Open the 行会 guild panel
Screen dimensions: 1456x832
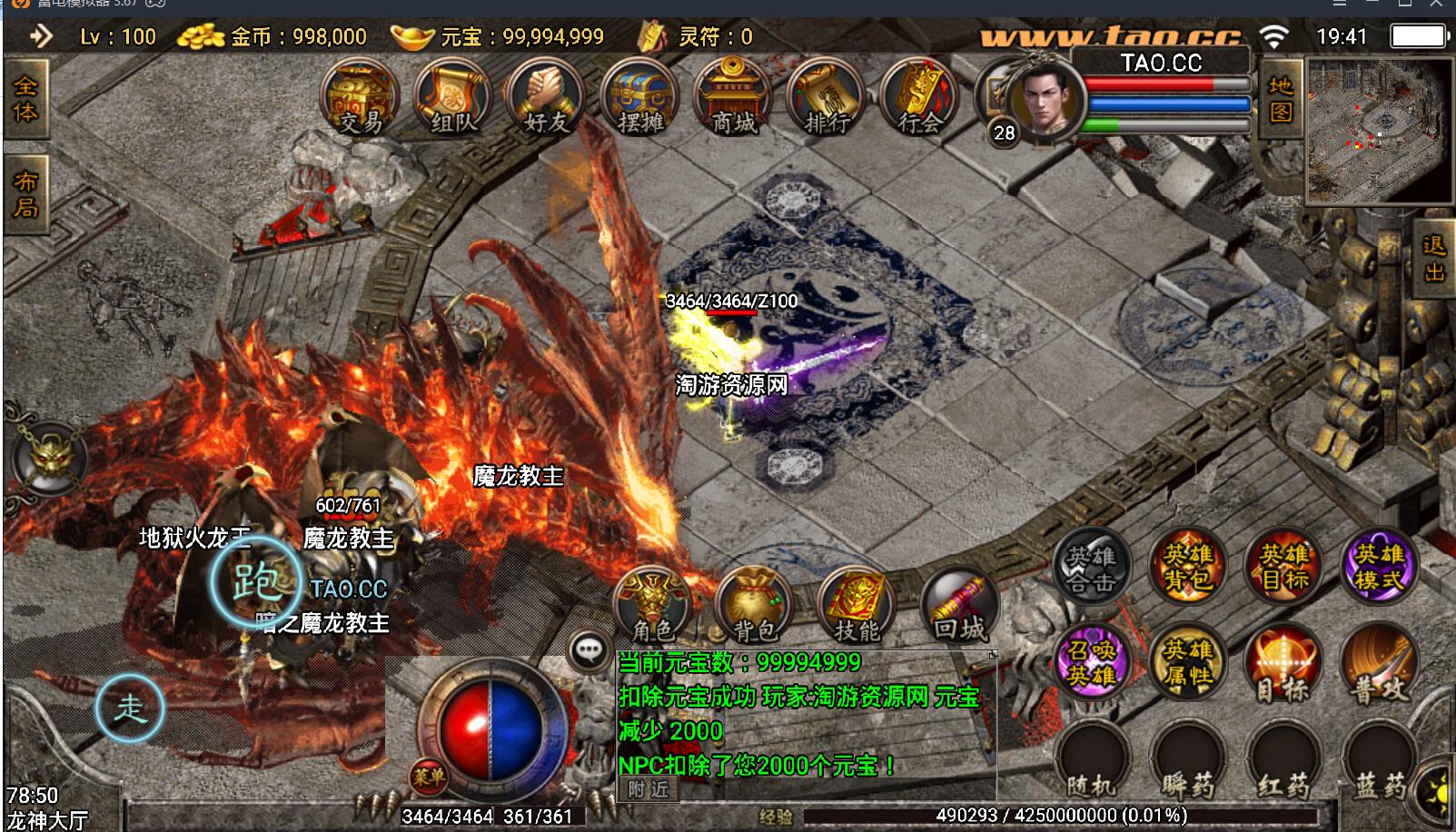tap(918, 100)
